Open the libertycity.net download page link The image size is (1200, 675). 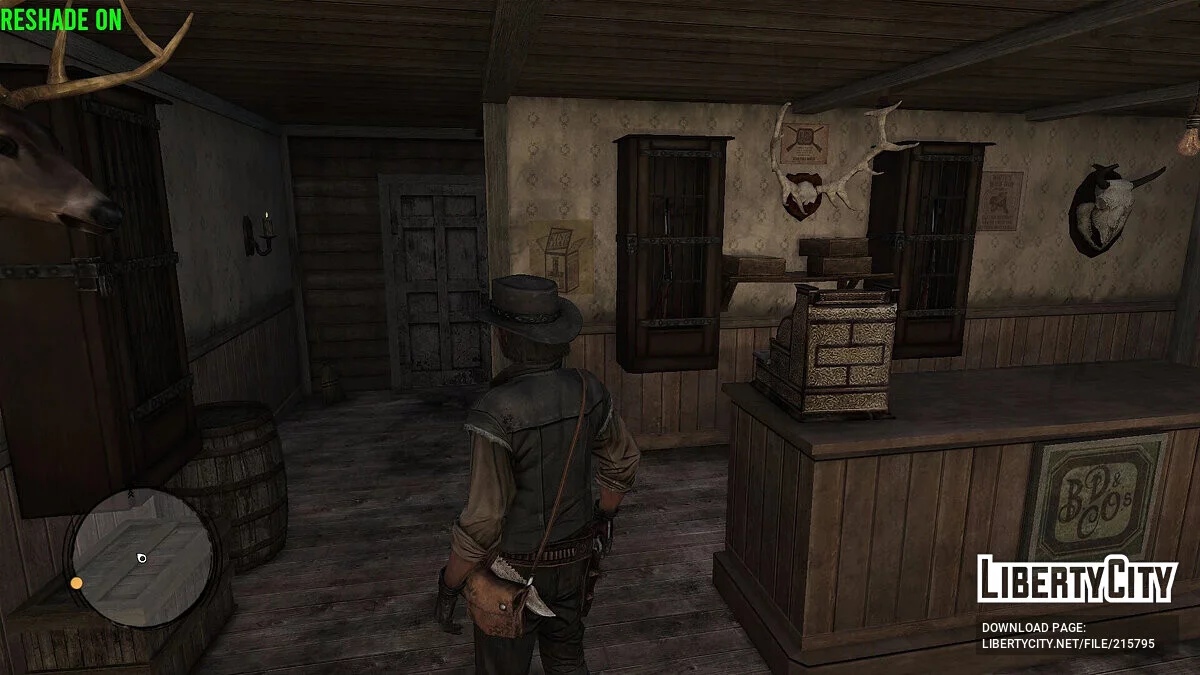1067,644
